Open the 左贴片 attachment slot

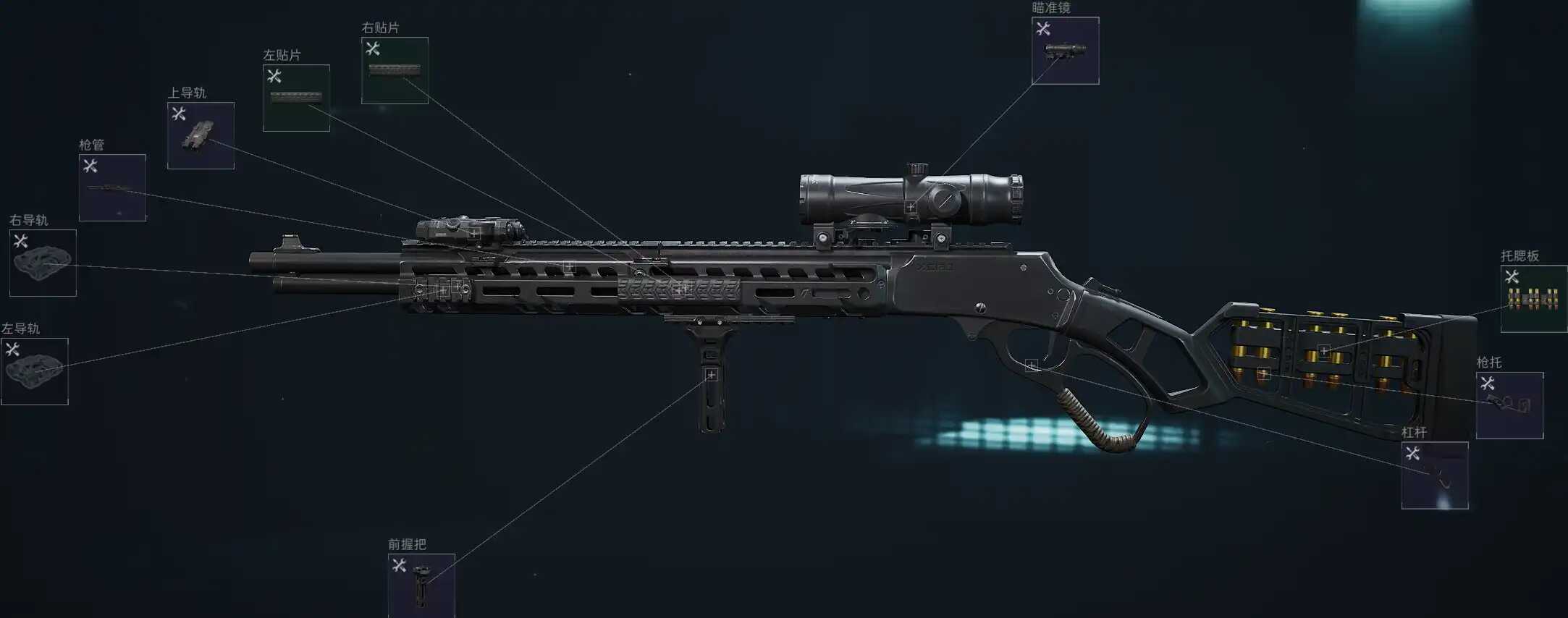click(296, 98)
